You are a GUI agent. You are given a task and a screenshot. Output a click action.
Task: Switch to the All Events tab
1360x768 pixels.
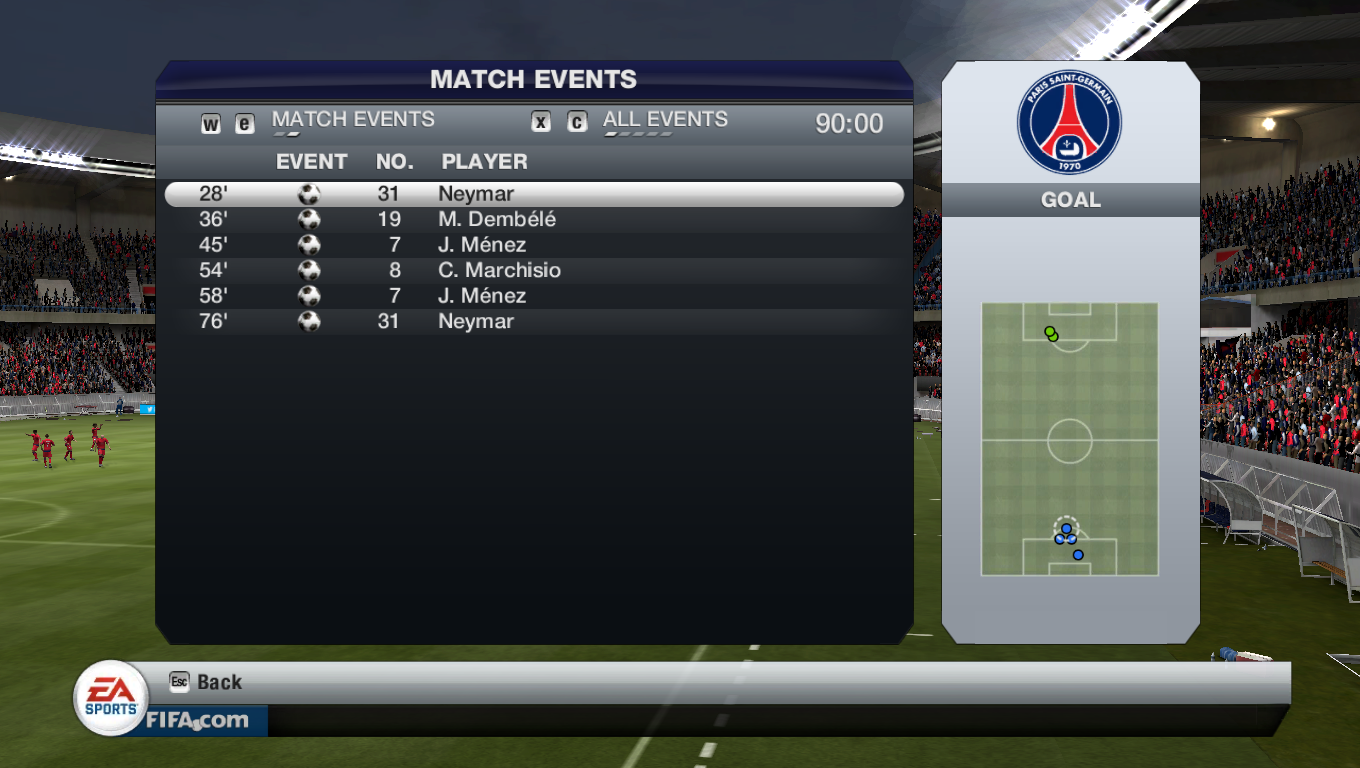coord(665,120)
